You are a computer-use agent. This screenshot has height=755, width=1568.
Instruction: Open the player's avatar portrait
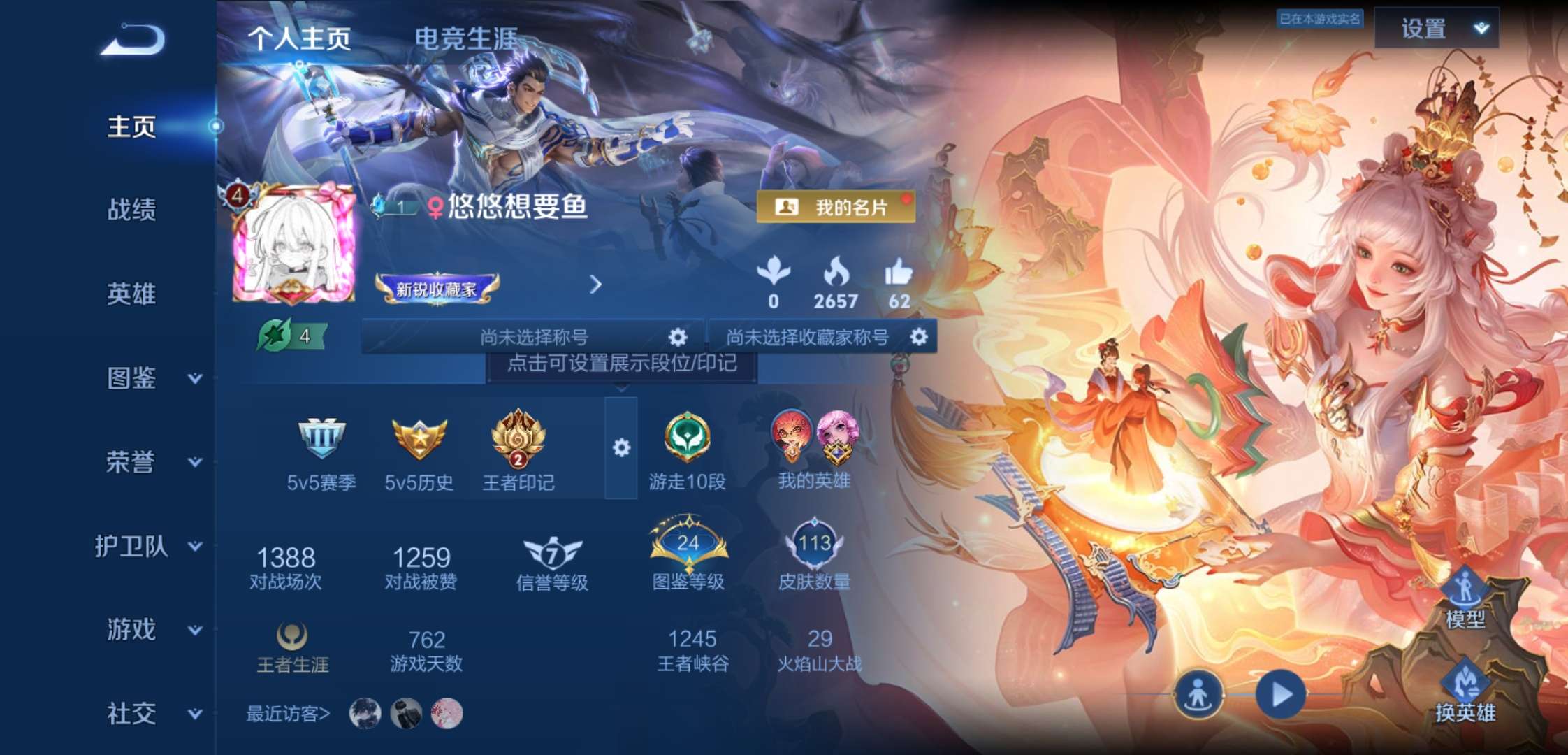(x=293, y=245)
